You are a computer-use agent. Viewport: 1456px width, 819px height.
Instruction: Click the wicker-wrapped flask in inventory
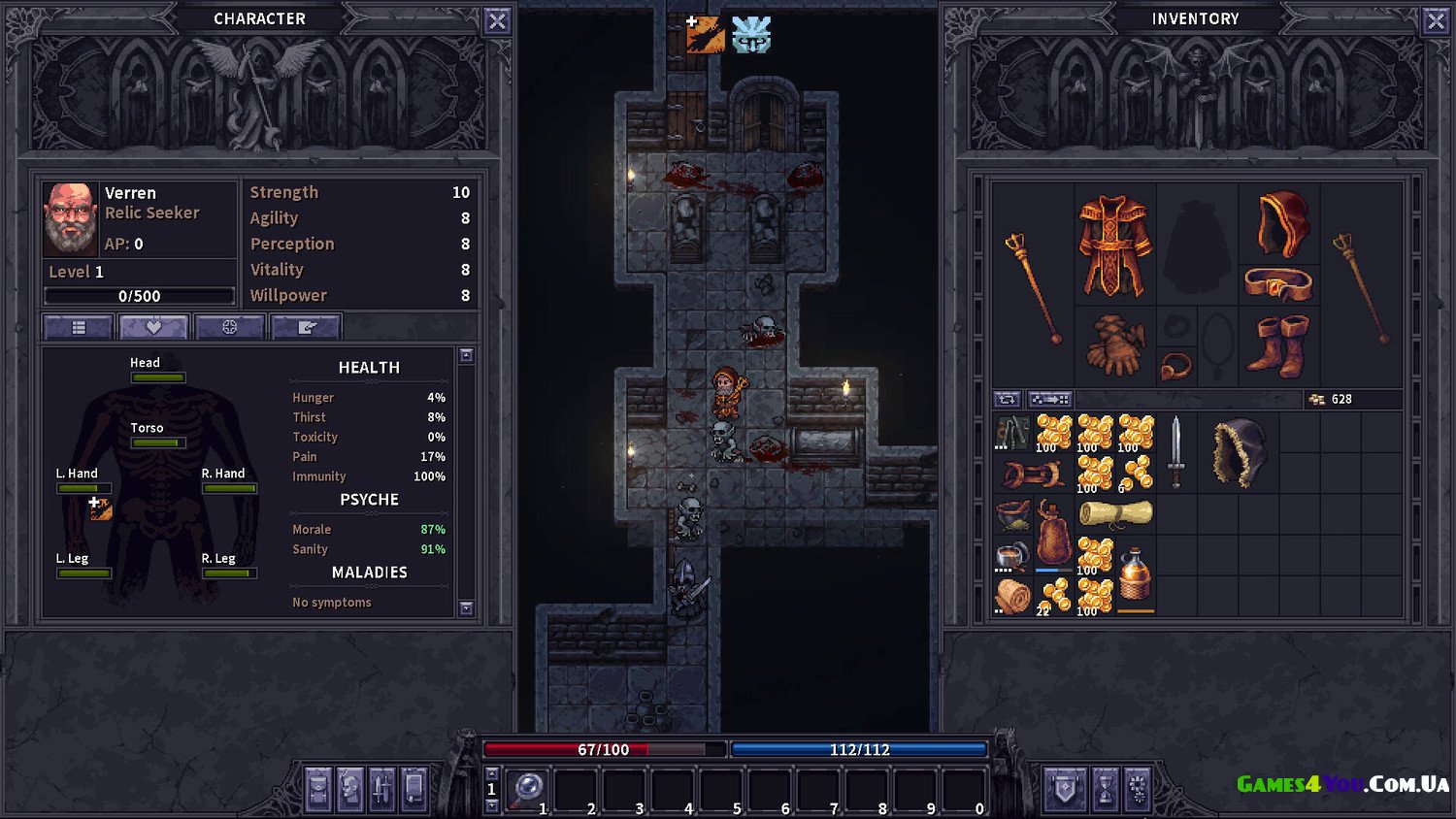pos(1134,577)
